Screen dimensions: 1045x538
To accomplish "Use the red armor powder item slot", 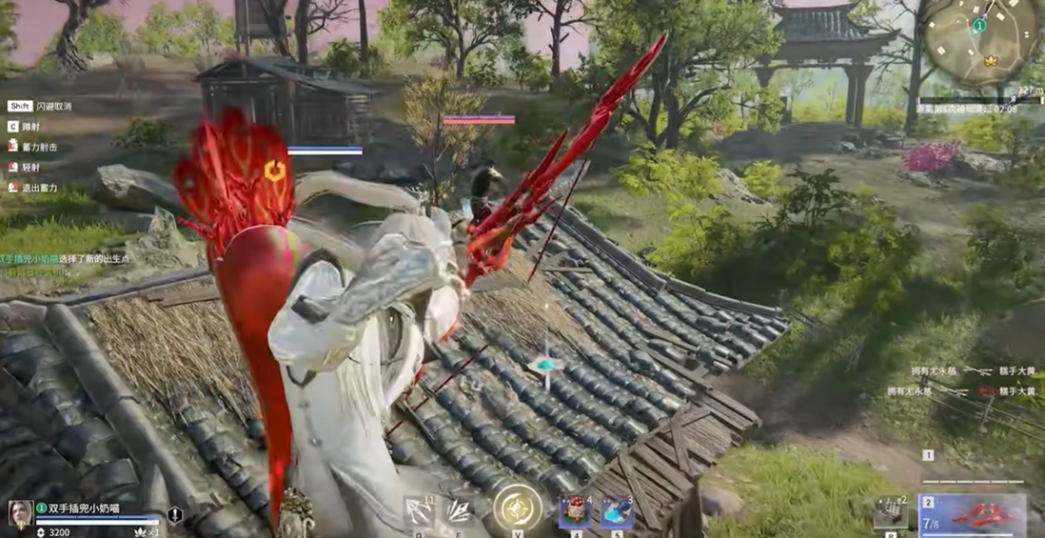I will (x=574, y=510).
